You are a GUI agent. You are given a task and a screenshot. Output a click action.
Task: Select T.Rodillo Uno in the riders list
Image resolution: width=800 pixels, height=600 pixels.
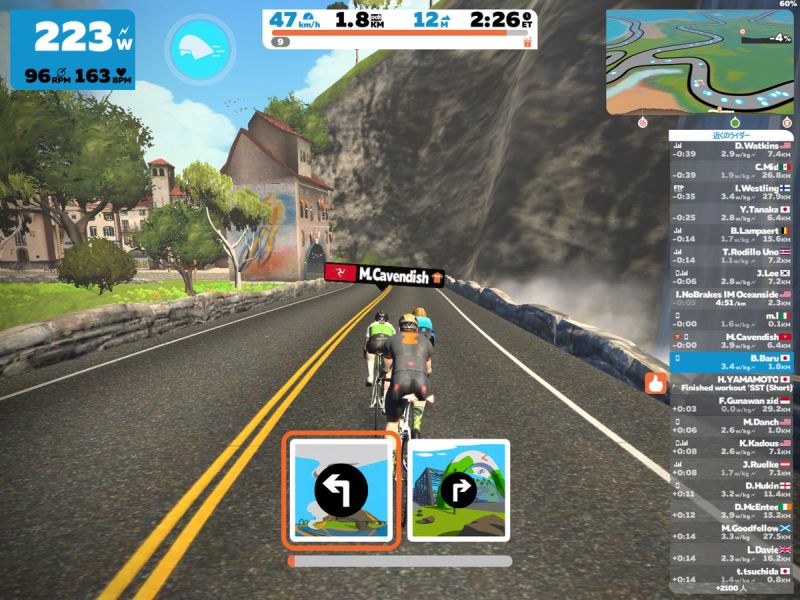click(x=732, y=256)
